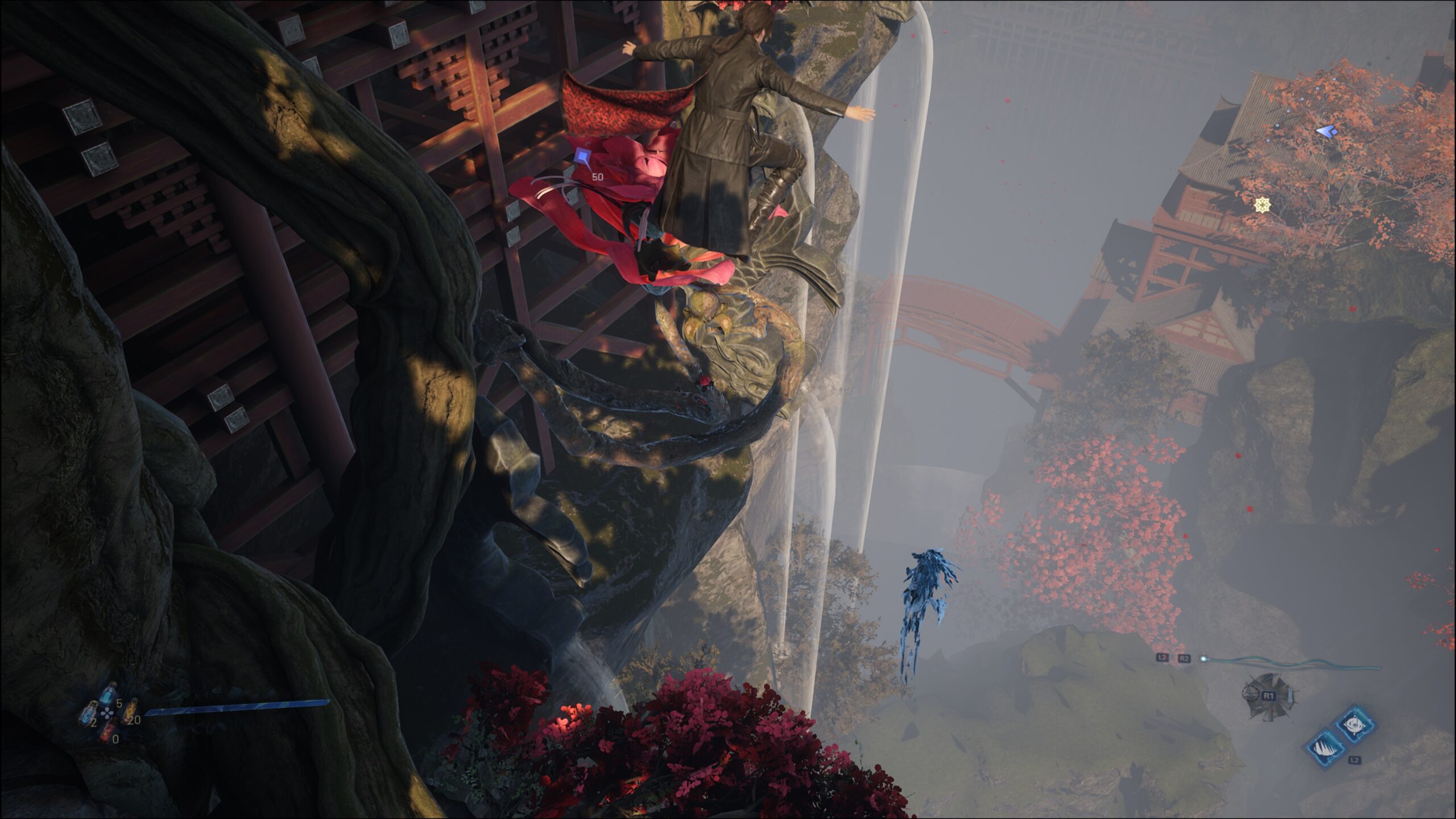Use the pale crystal potion with count 2
This screenshot has height=819, width=1456.
click(x=88, y=713)
